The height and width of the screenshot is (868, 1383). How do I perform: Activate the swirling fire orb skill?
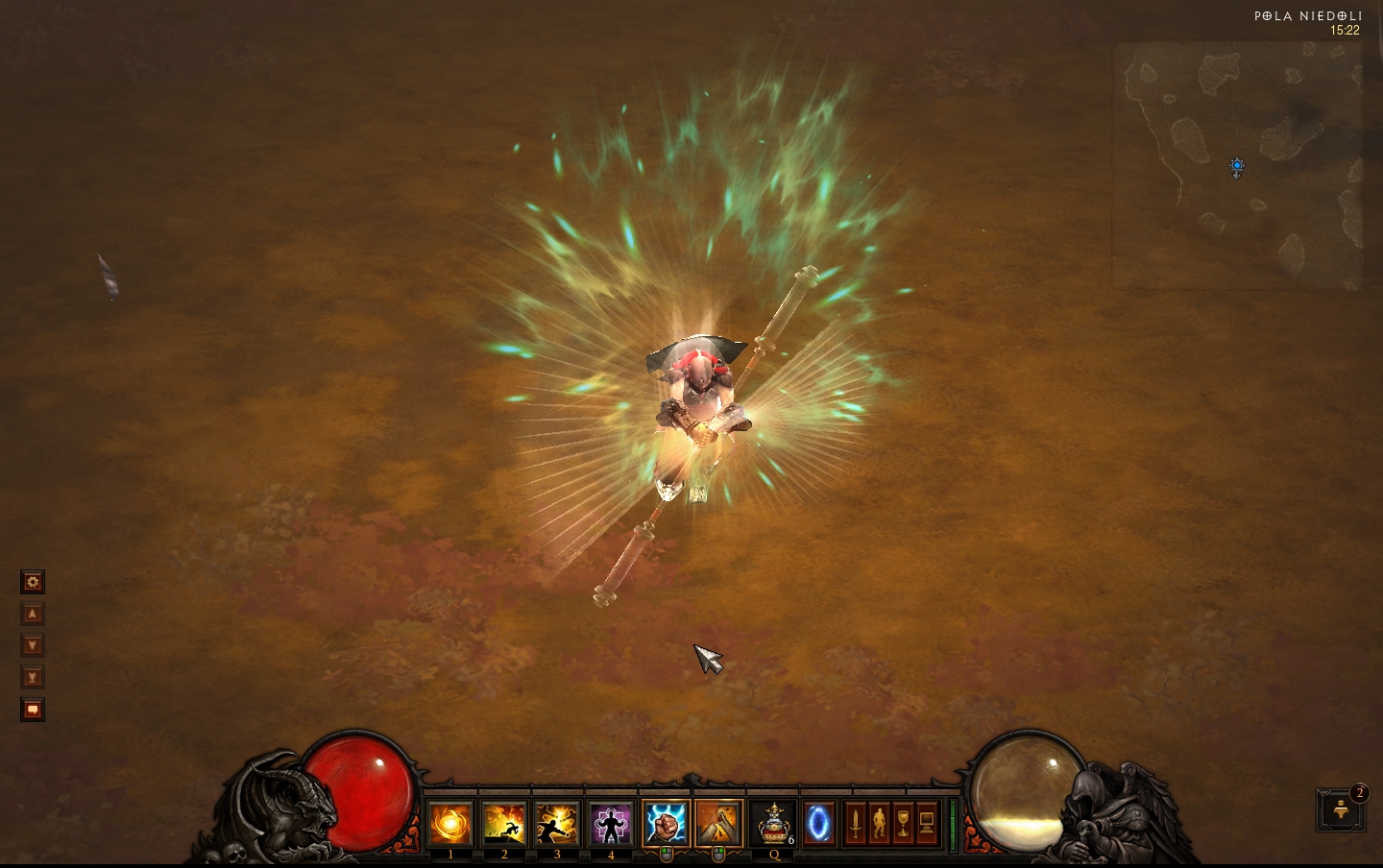coord(450,824)
